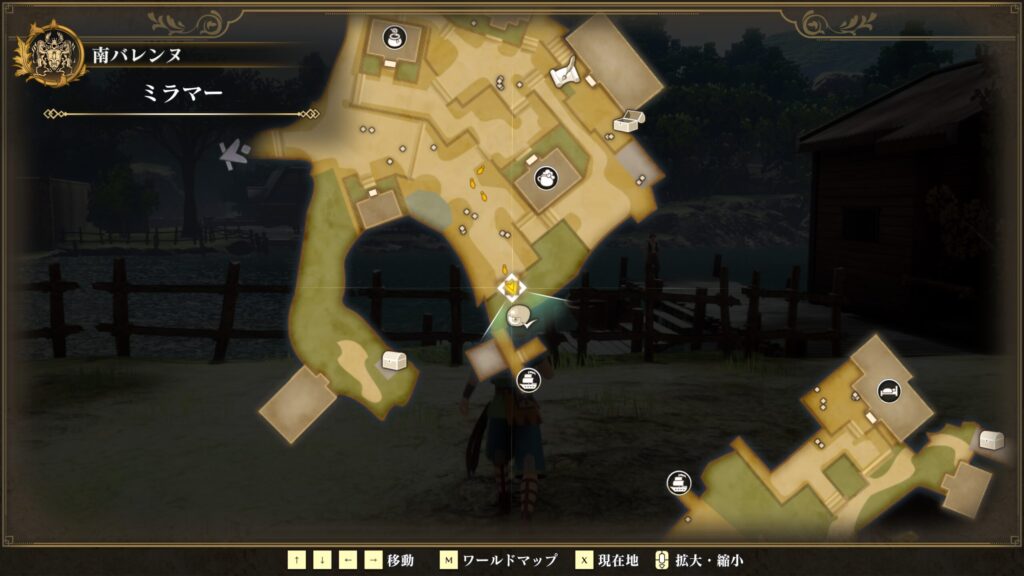Select the inn bed icon on the map
The height and width of the screenshot is (576, 1024).
888,391
